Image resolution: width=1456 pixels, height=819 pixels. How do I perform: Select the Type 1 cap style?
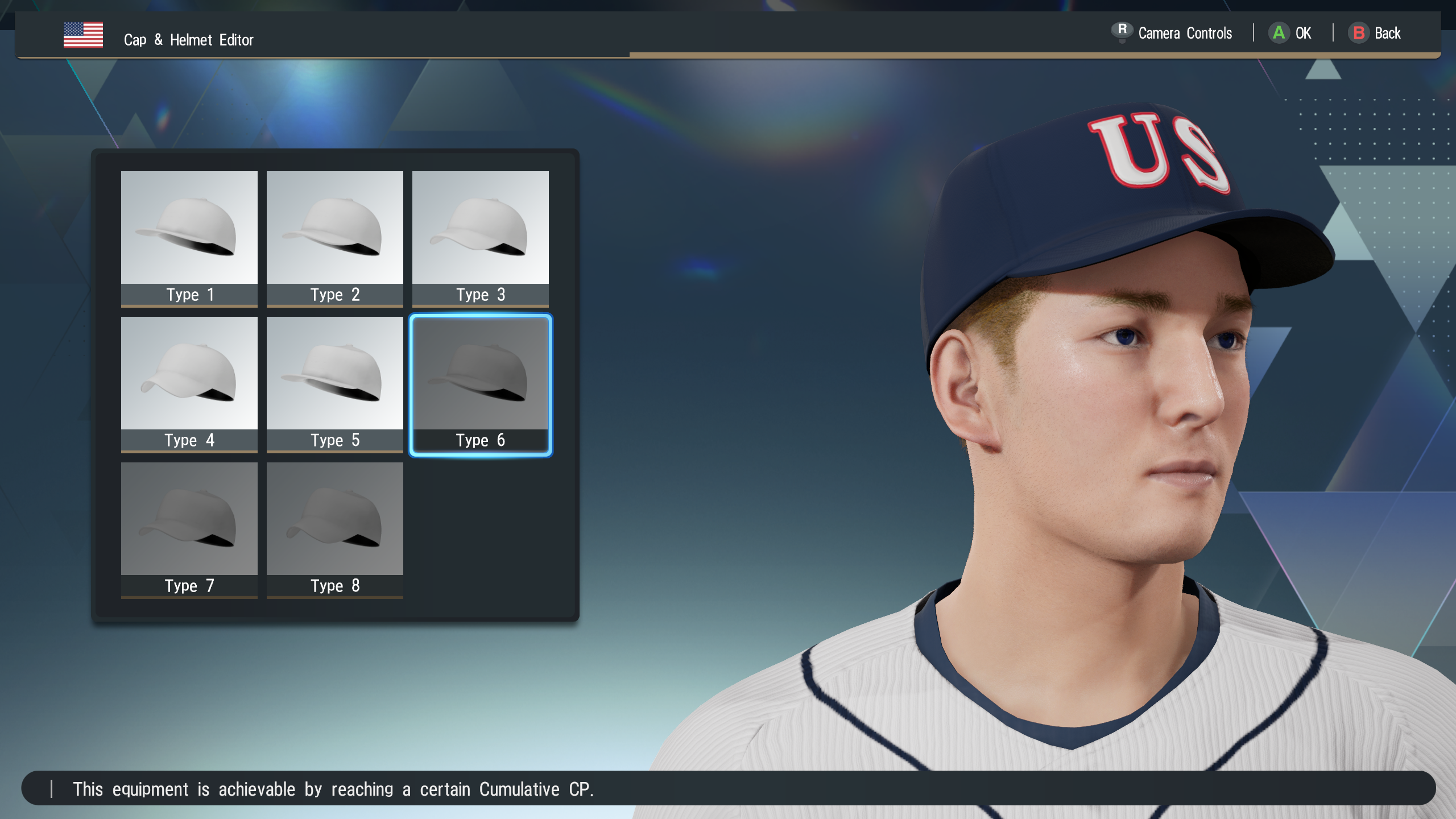pyautogui.click(x=189, y=238)
